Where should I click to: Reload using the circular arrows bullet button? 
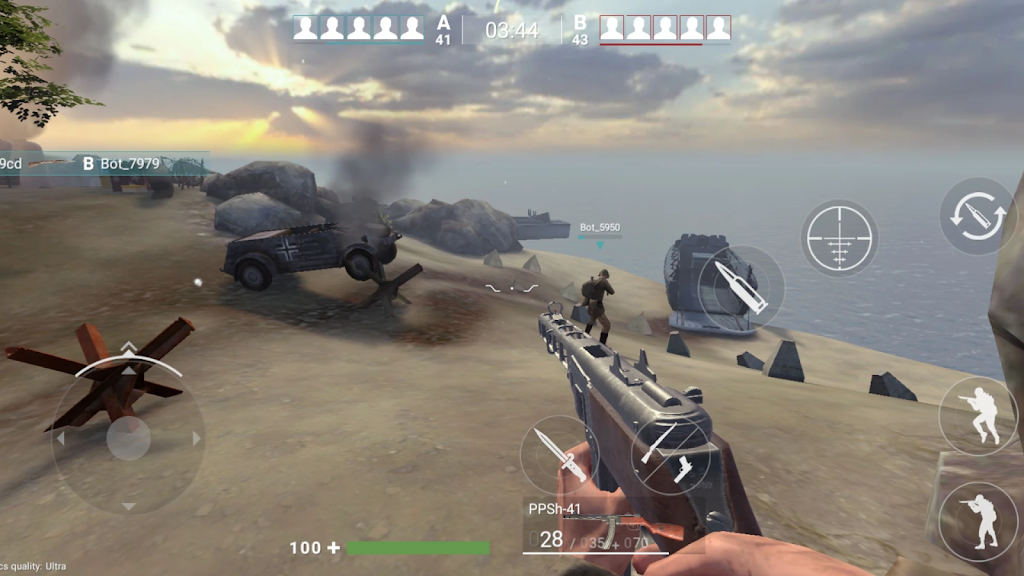(977, 216)
